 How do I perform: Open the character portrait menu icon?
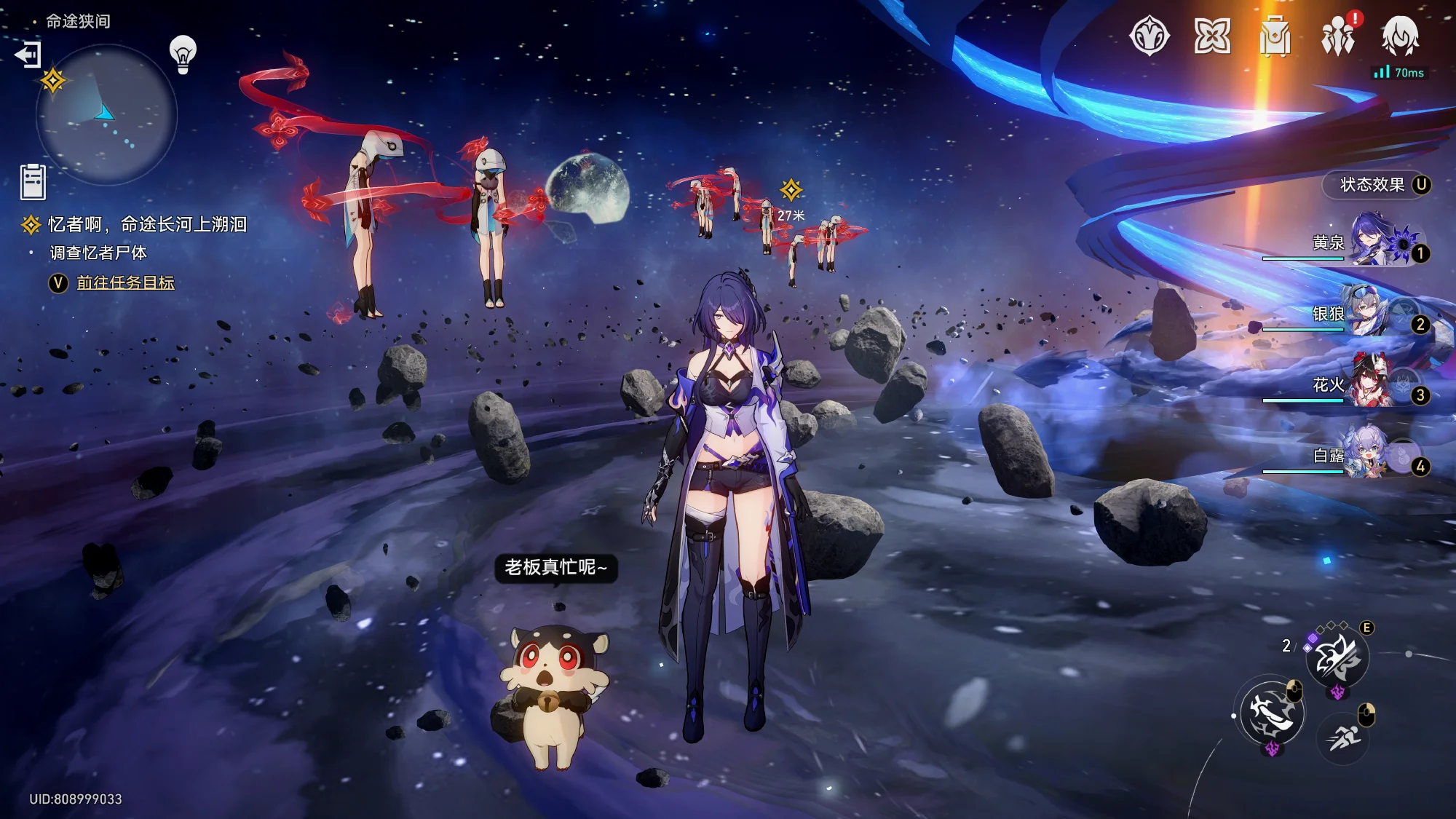coord(1400,36)
